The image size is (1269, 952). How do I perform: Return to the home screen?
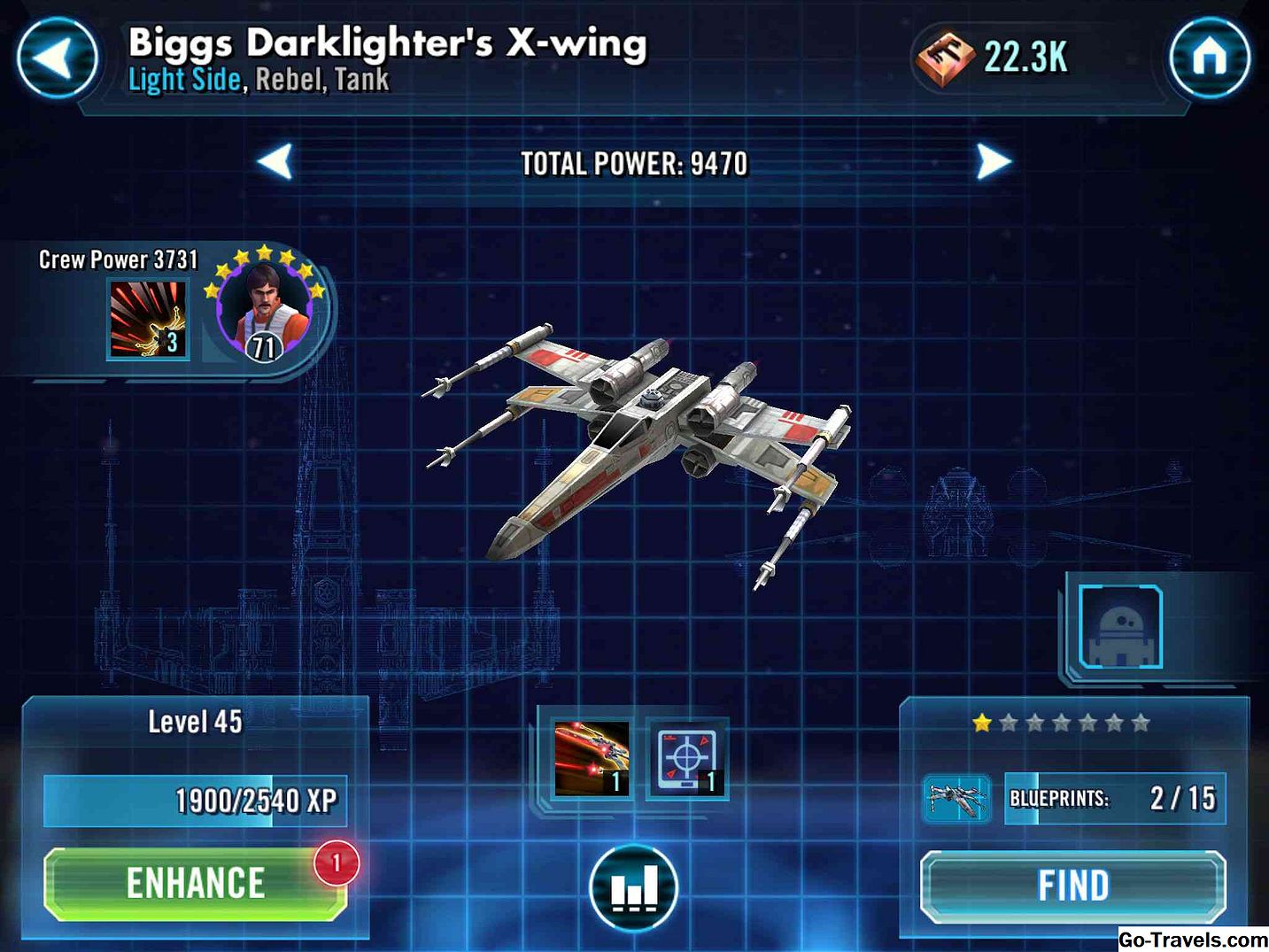click(x=1209, y=58)
